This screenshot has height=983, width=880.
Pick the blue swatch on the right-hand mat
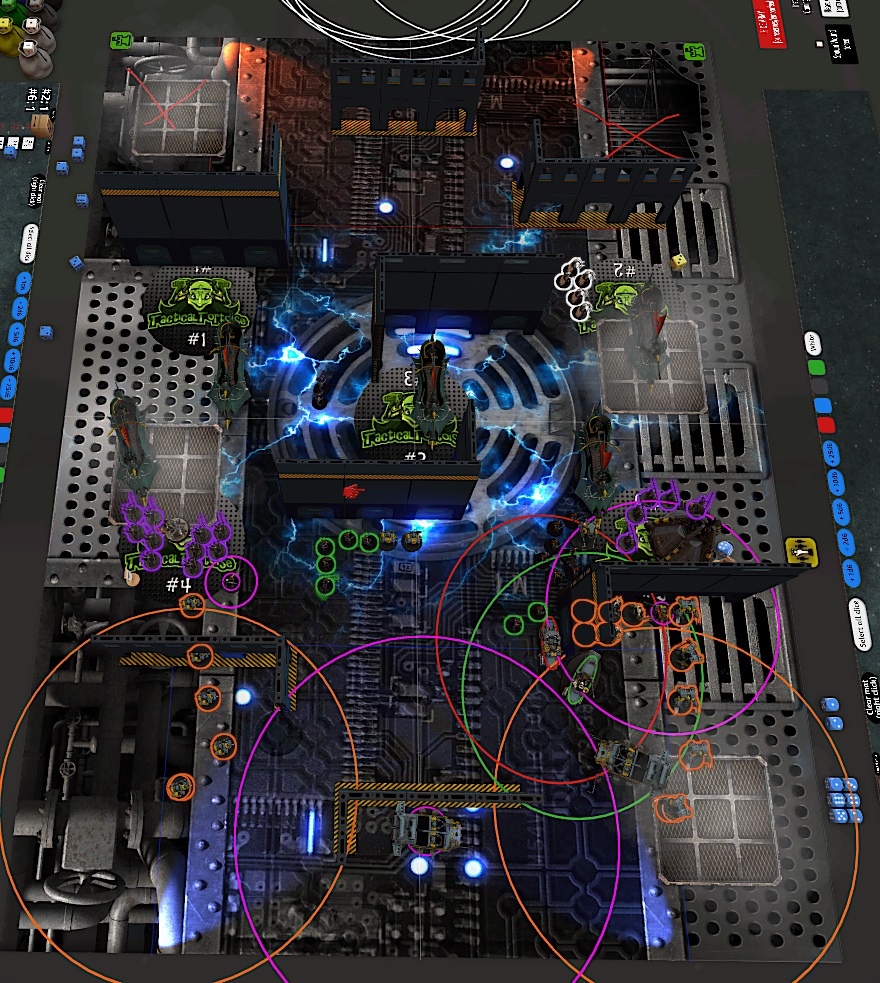click(822, 405)
